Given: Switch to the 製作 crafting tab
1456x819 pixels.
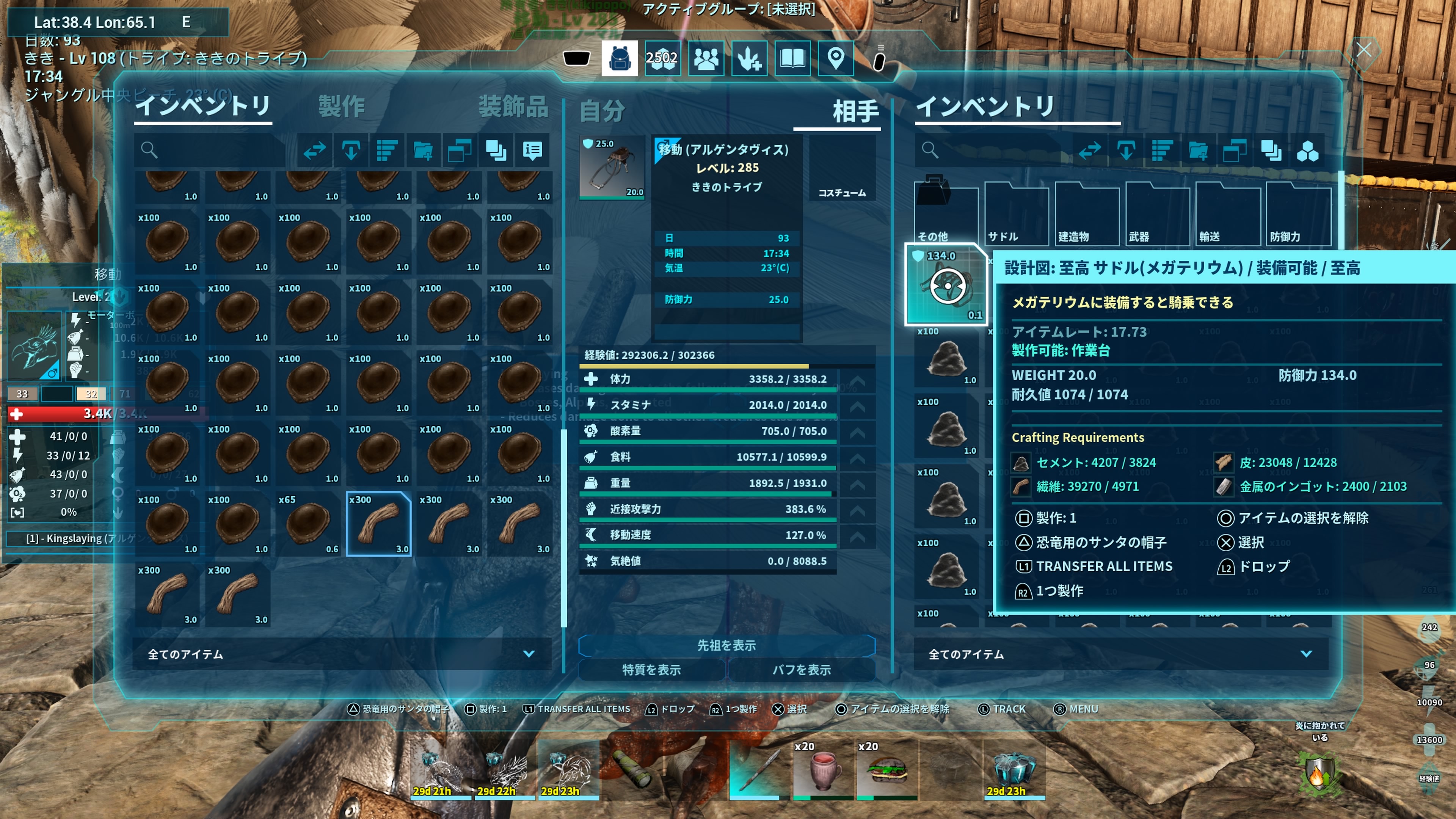Looking at the screenshot, I should (341, 106).
